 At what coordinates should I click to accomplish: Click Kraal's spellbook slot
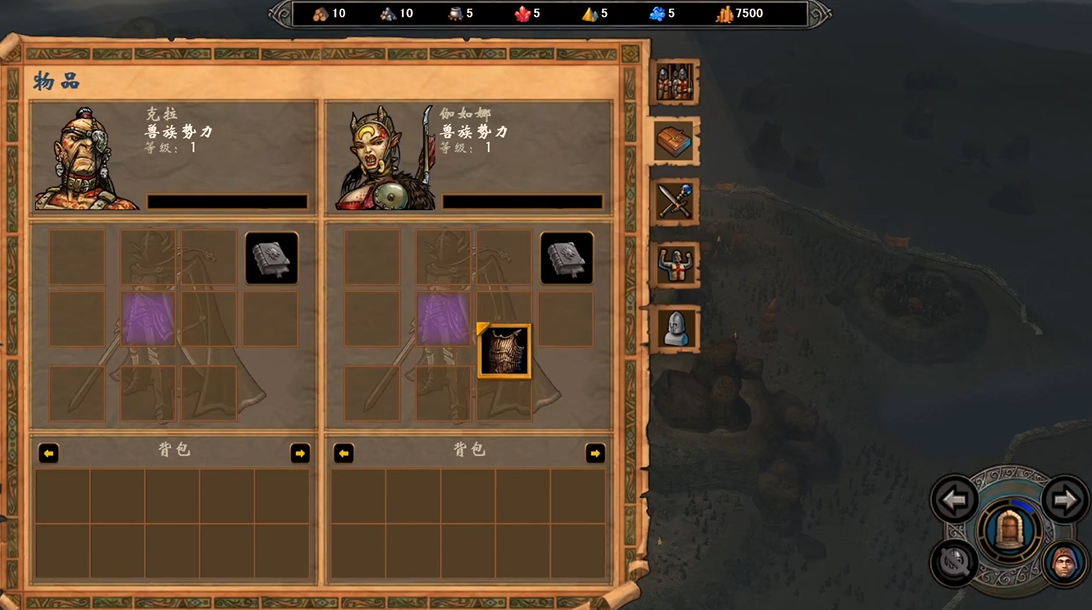coord(271,258)
